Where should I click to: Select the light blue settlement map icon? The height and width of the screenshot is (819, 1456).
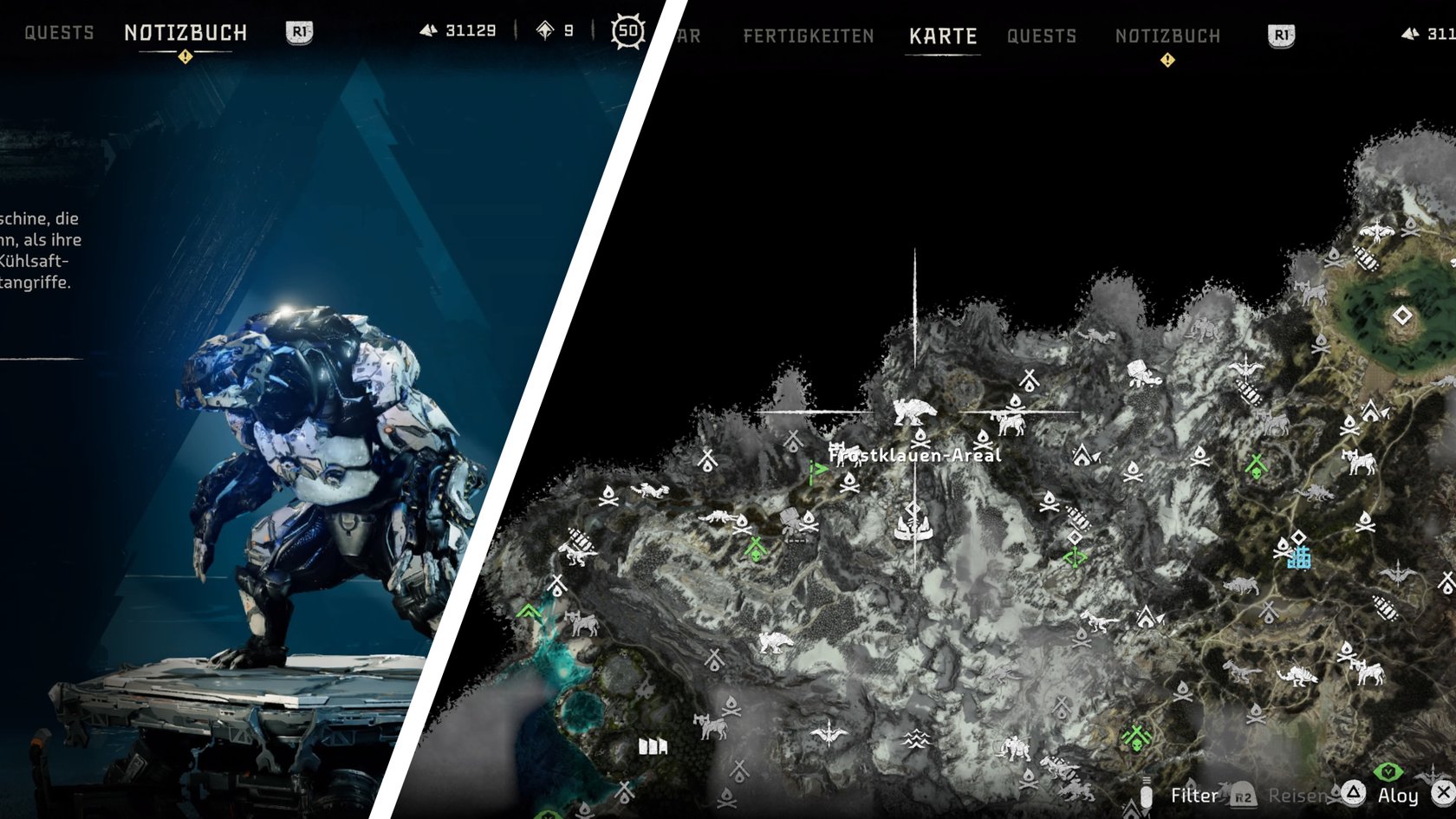pyautogui.click(x=1298, y=556)
